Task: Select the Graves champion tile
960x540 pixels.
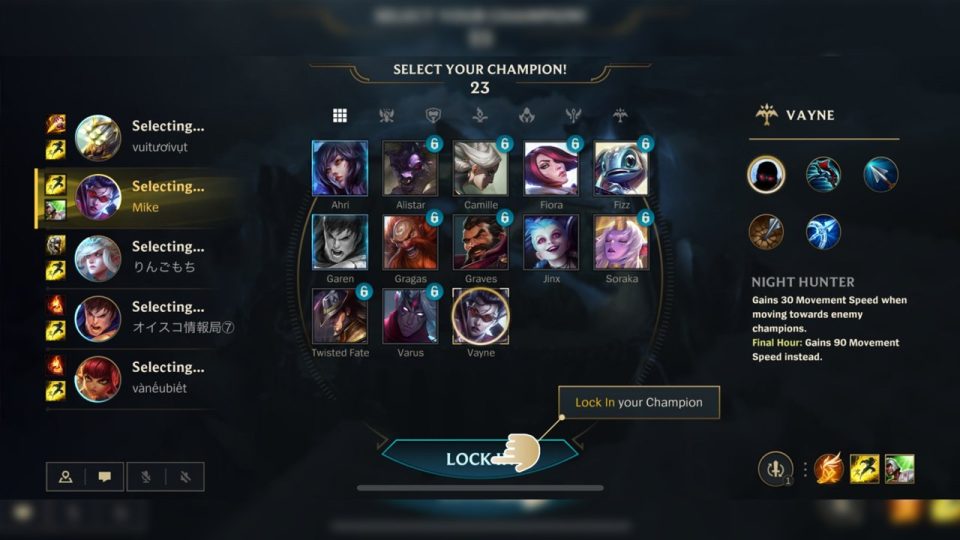Action: tap(480, 242)
